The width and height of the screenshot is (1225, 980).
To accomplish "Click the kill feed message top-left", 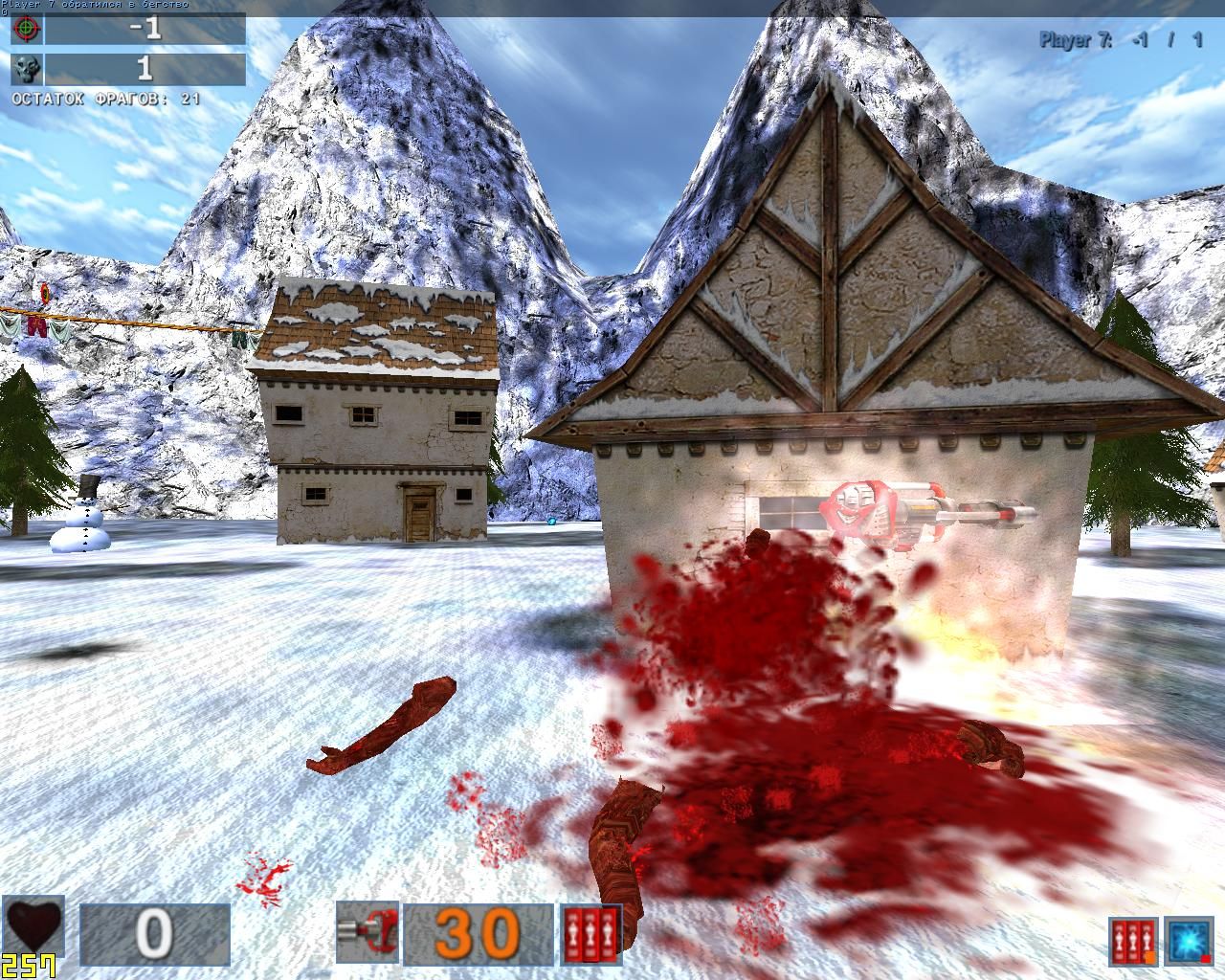I will (x=96, y=5).
